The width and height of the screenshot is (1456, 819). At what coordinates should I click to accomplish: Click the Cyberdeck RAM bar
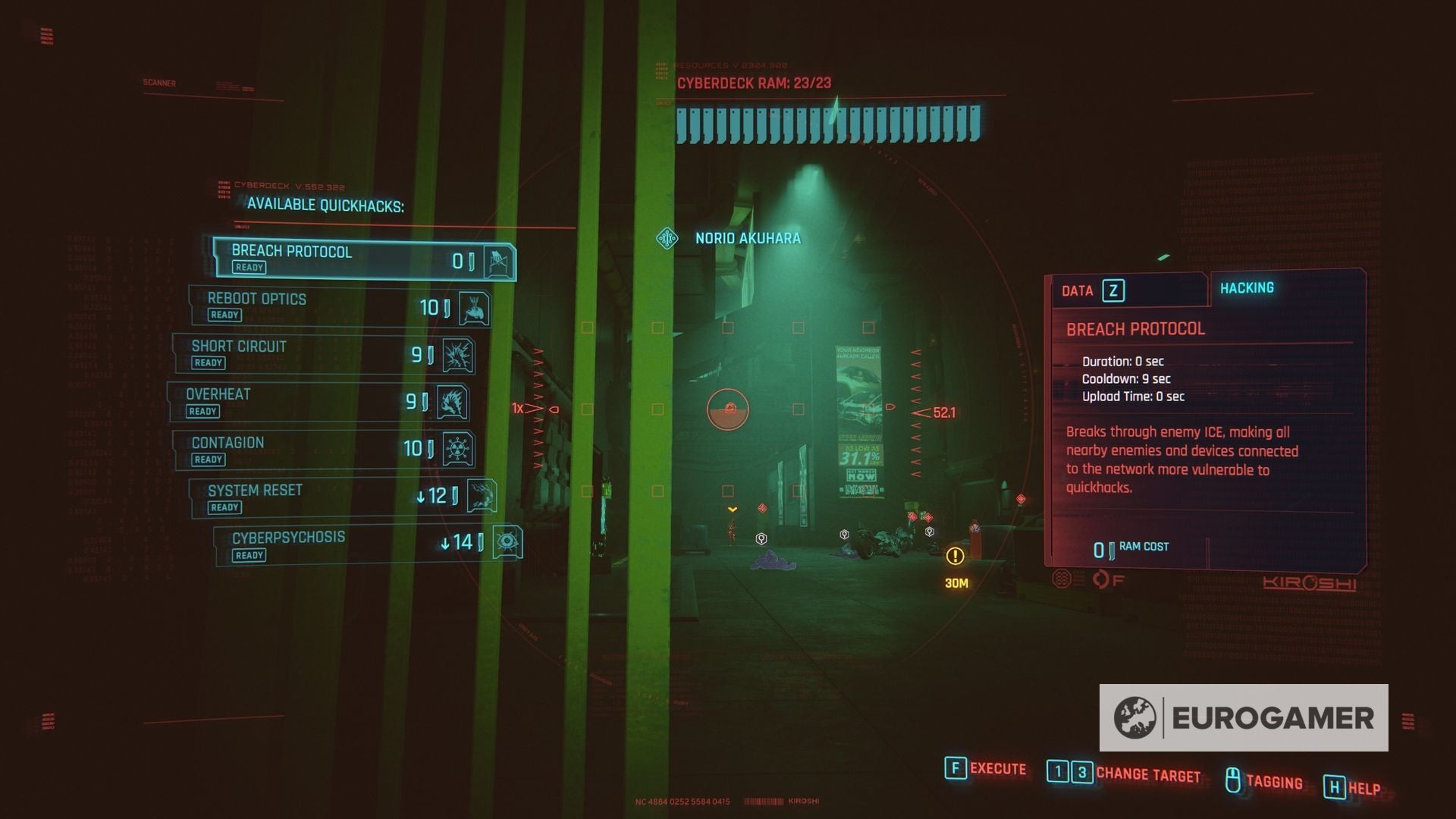827,125
